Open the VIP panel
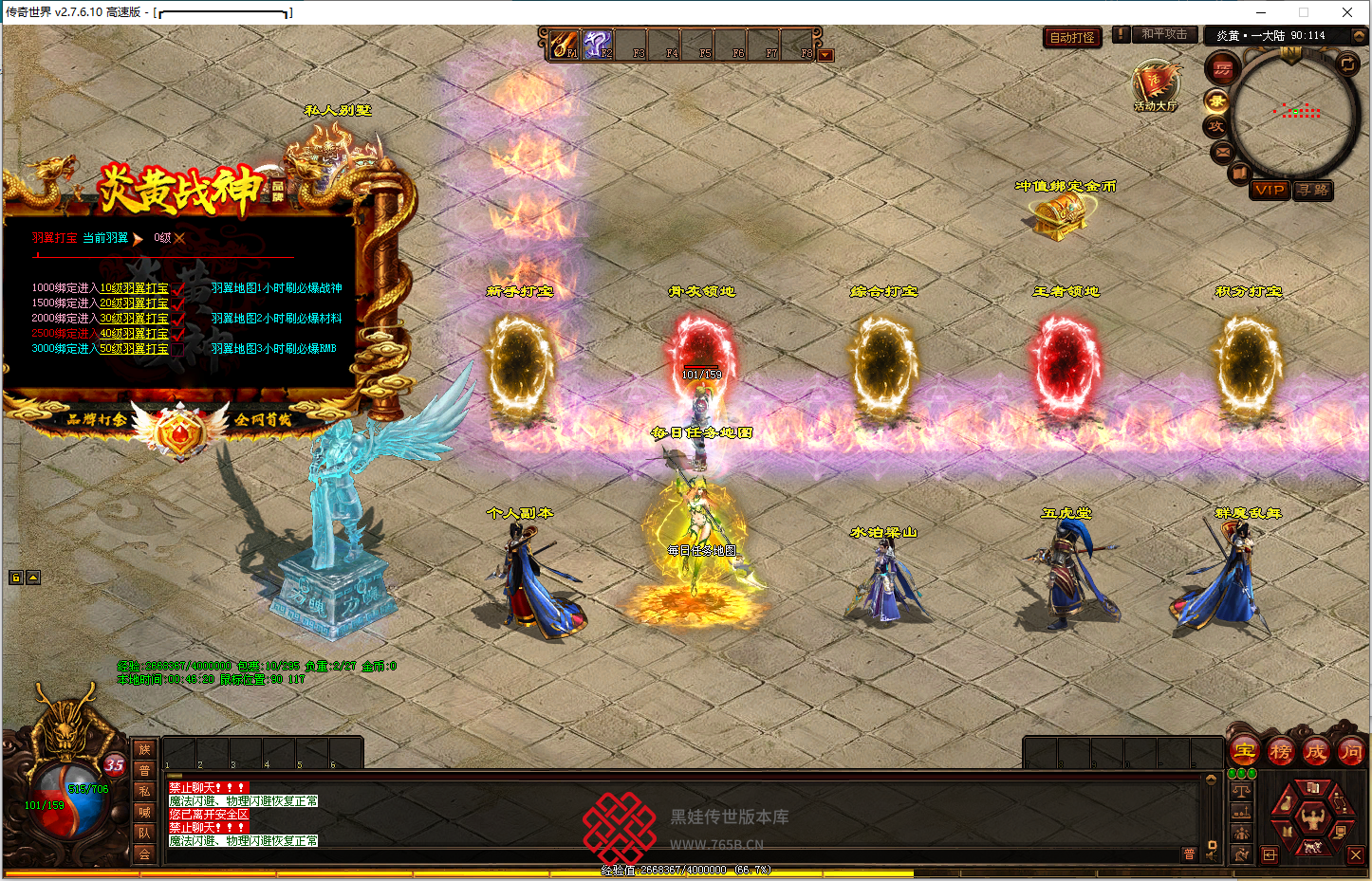This screenshot has height=881, width=1372. pyautogui.click(x=1270, y=190)
